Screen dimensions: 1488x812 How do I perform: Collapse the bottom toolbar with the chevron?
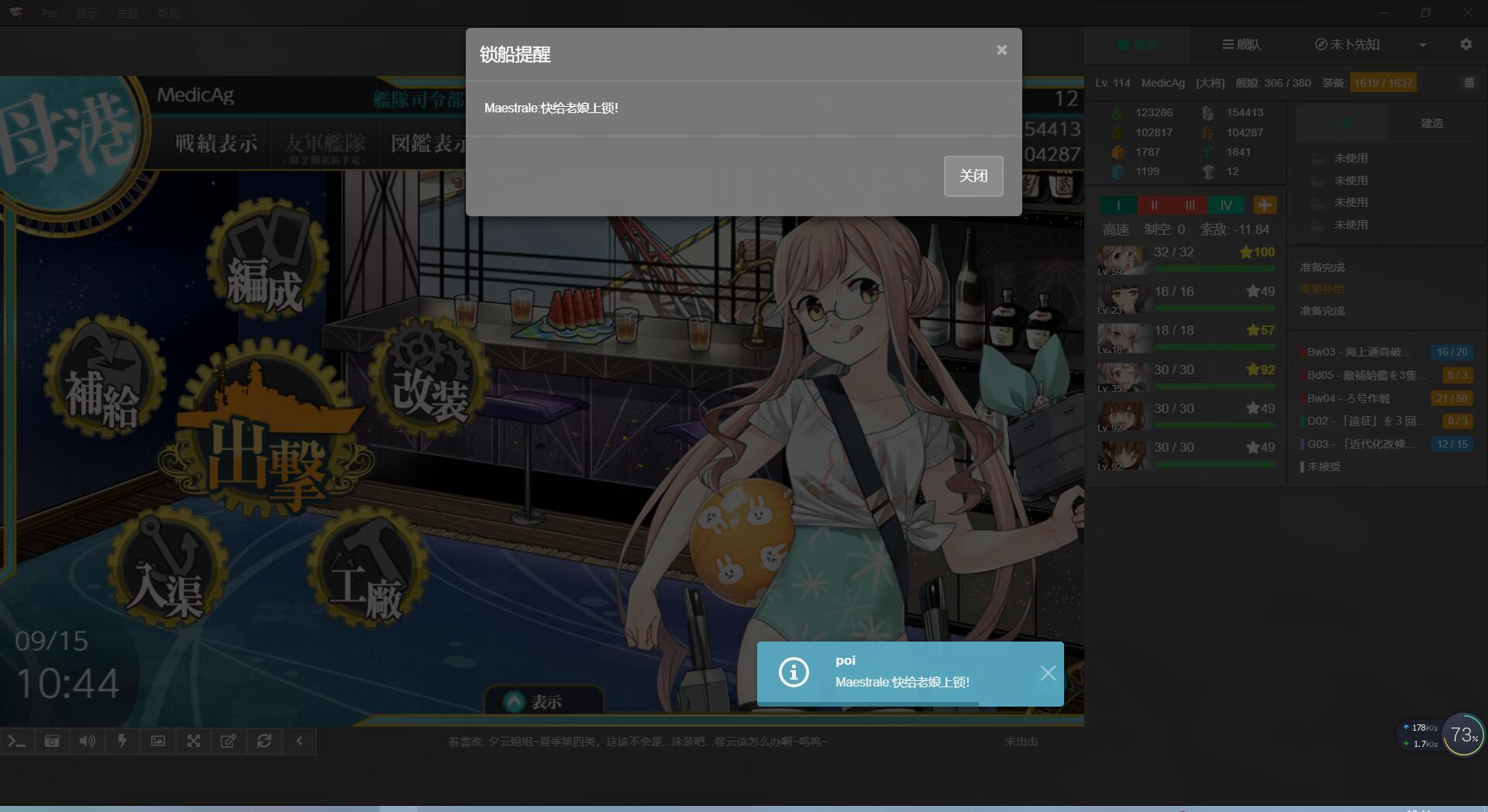click(300, 741)
